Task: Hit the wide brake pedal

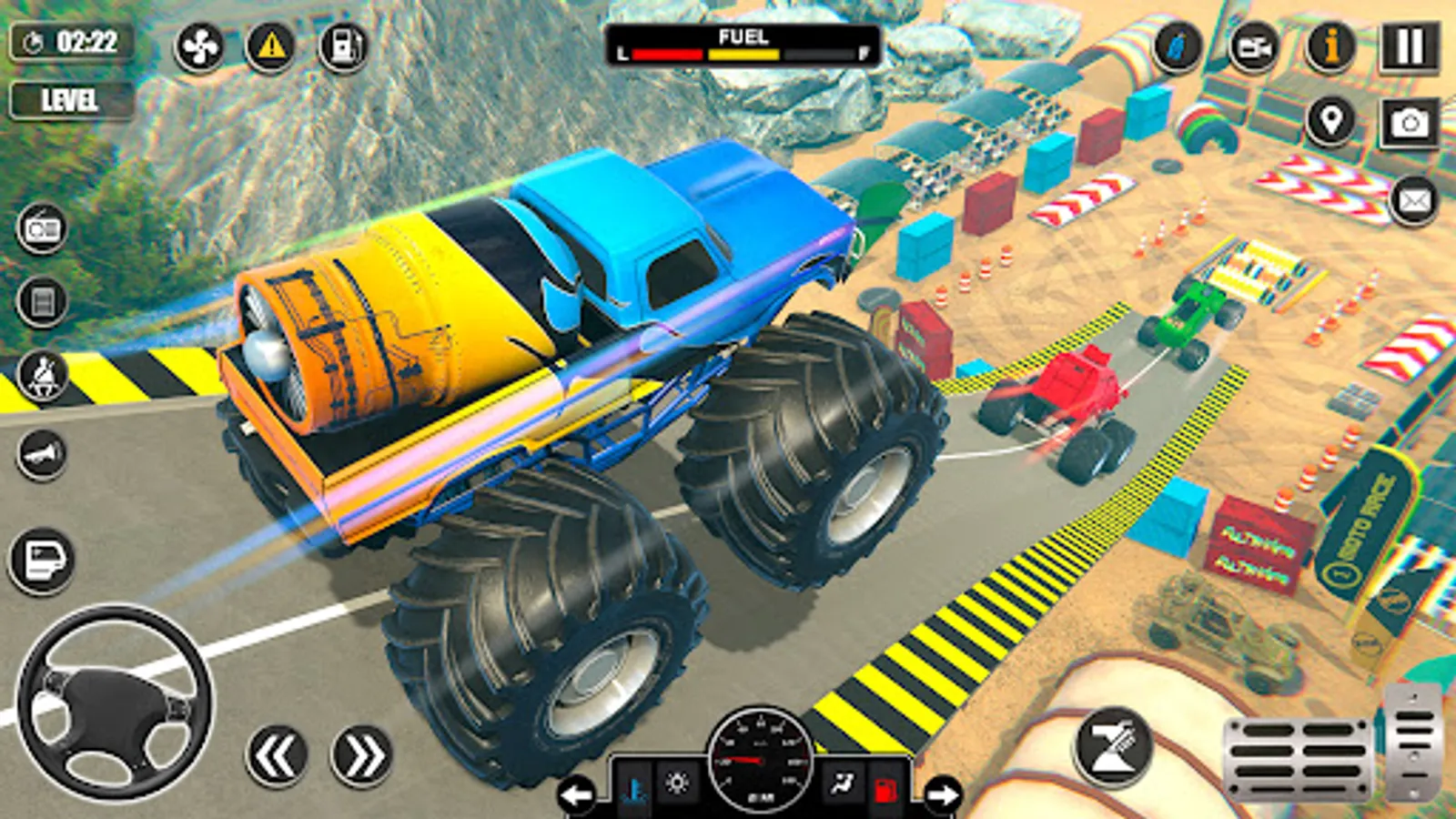Action: pyautogui.click(x=1298, y=758)
